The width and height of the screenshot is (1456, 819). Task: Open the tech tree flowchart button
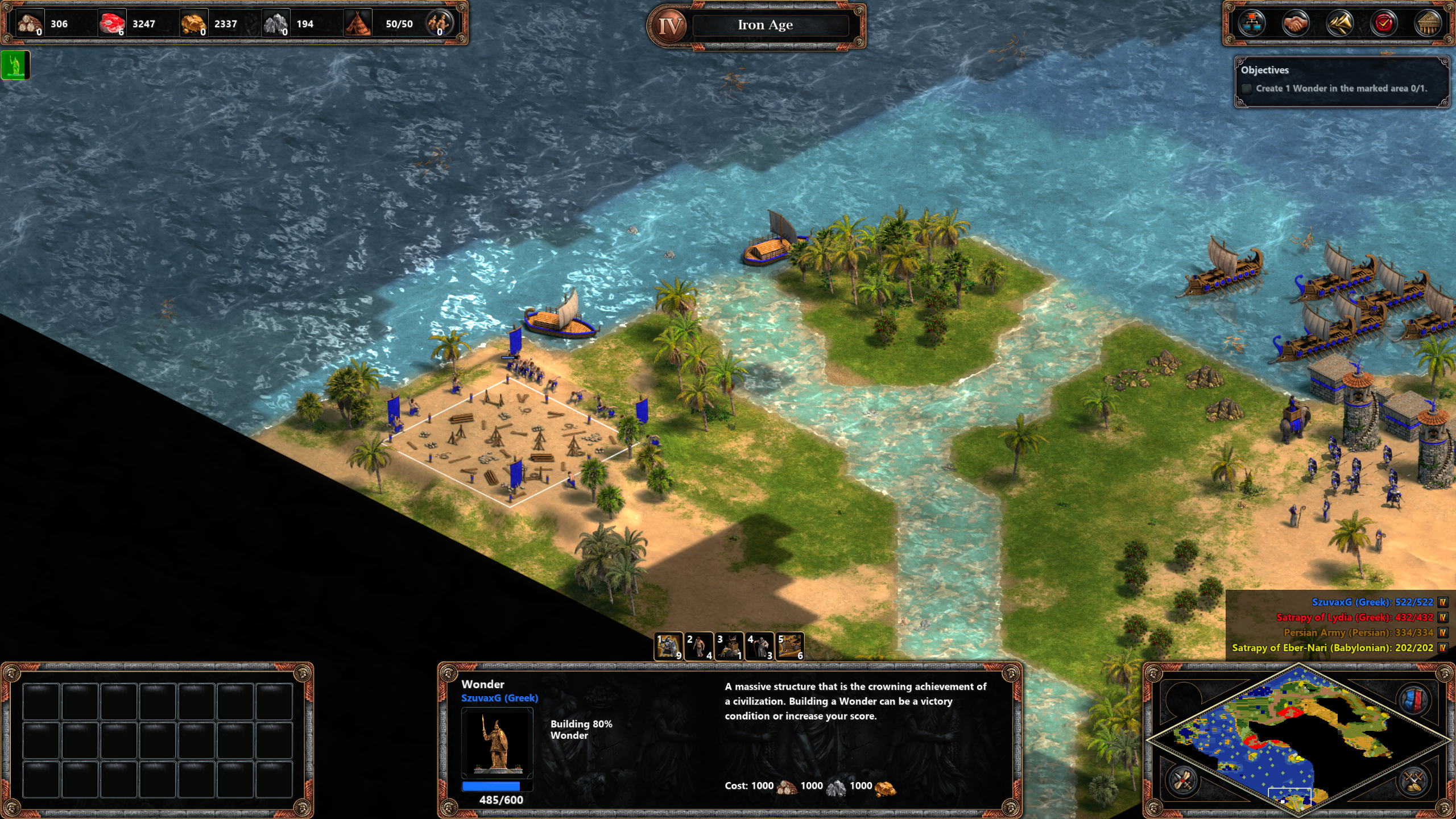pyautogui.click(x=1252, y=24)
